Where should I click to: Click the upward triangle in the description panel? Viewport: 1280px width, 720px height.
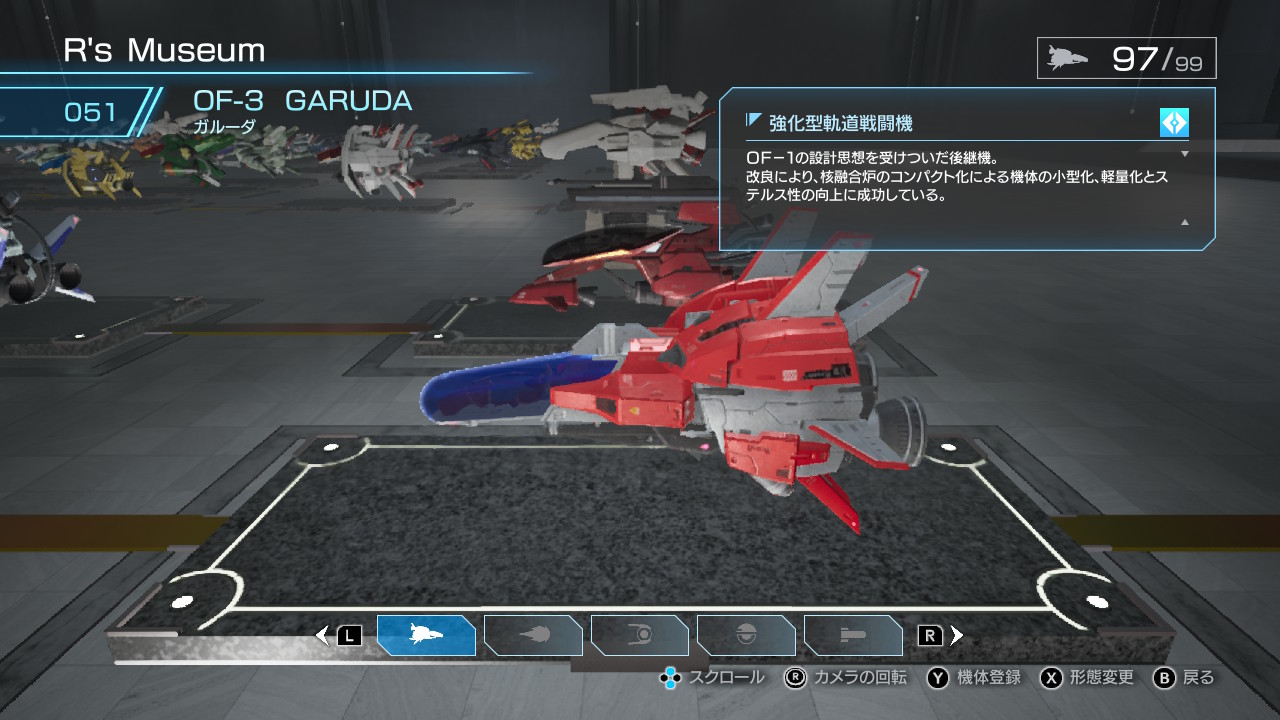tap(1185, 222)
